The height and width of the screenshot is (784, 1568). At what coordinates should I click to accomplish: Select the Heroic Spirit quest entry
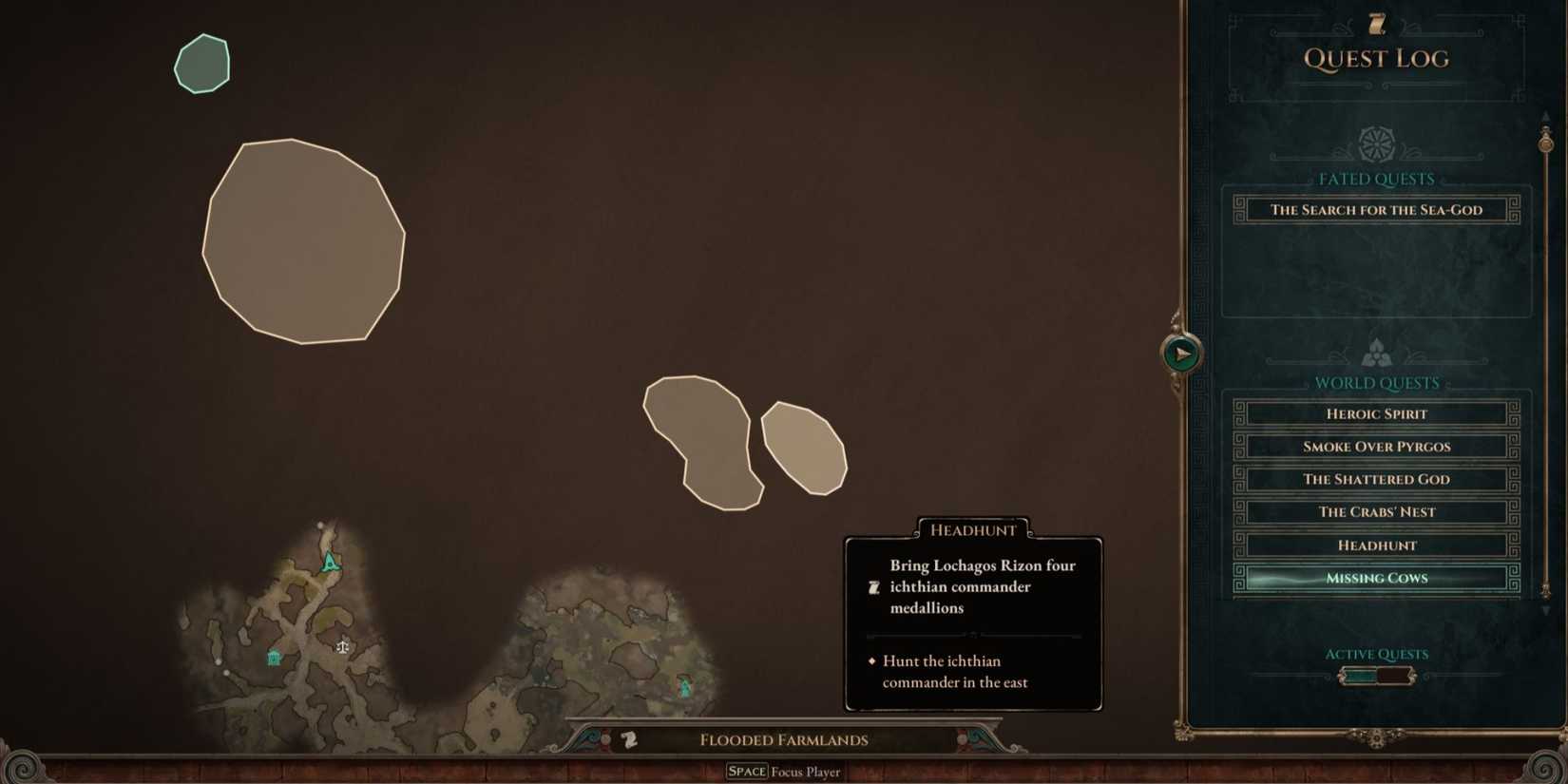click(1376, 413)
